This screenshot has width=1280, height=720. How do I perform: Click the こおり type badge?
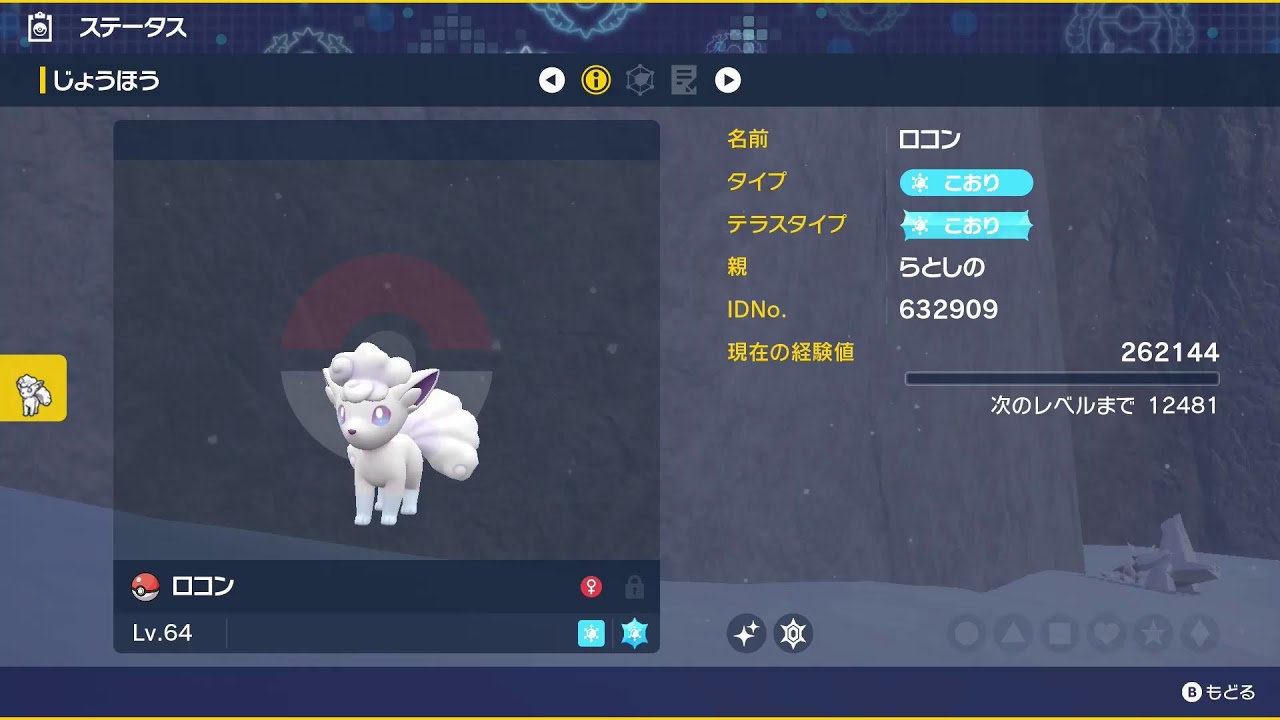[x=966, y=182]
